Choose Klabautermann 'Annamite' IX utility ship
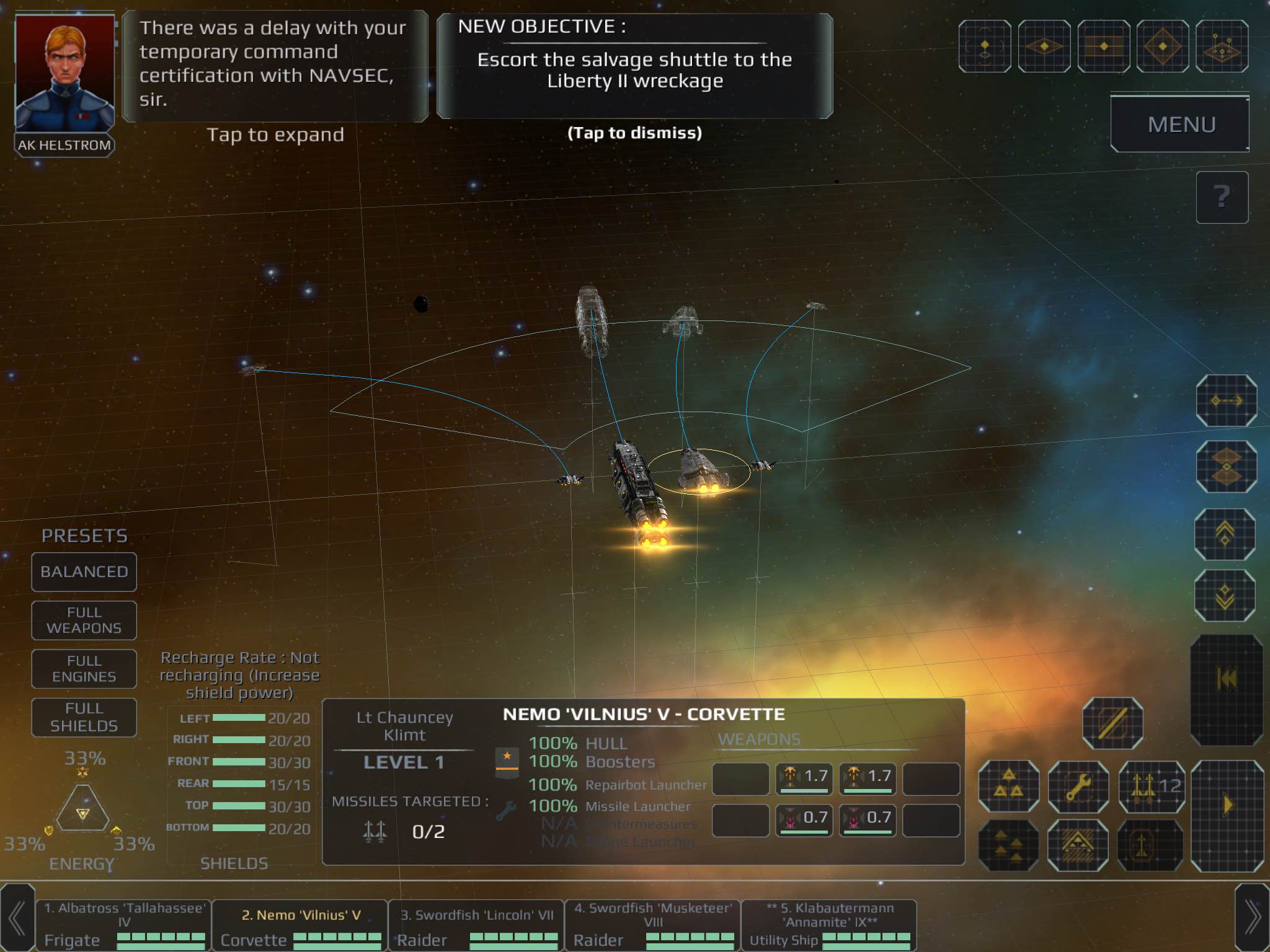The width and height of the screenshot is (1270, 952). click(x=829, y=925)
